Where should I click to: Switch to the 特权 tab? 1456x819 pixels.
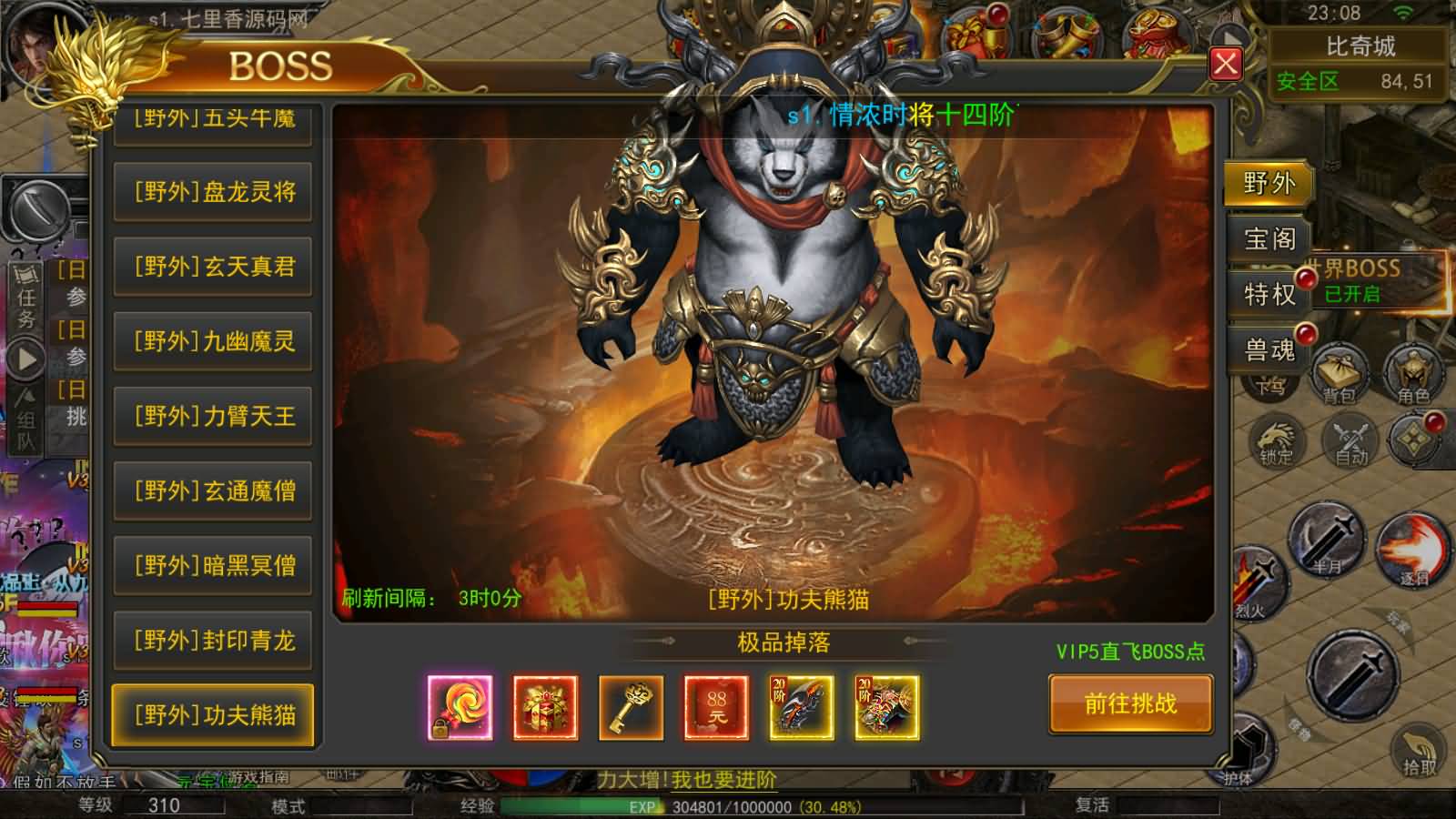pyautogui.click(x=1268, y=294)
